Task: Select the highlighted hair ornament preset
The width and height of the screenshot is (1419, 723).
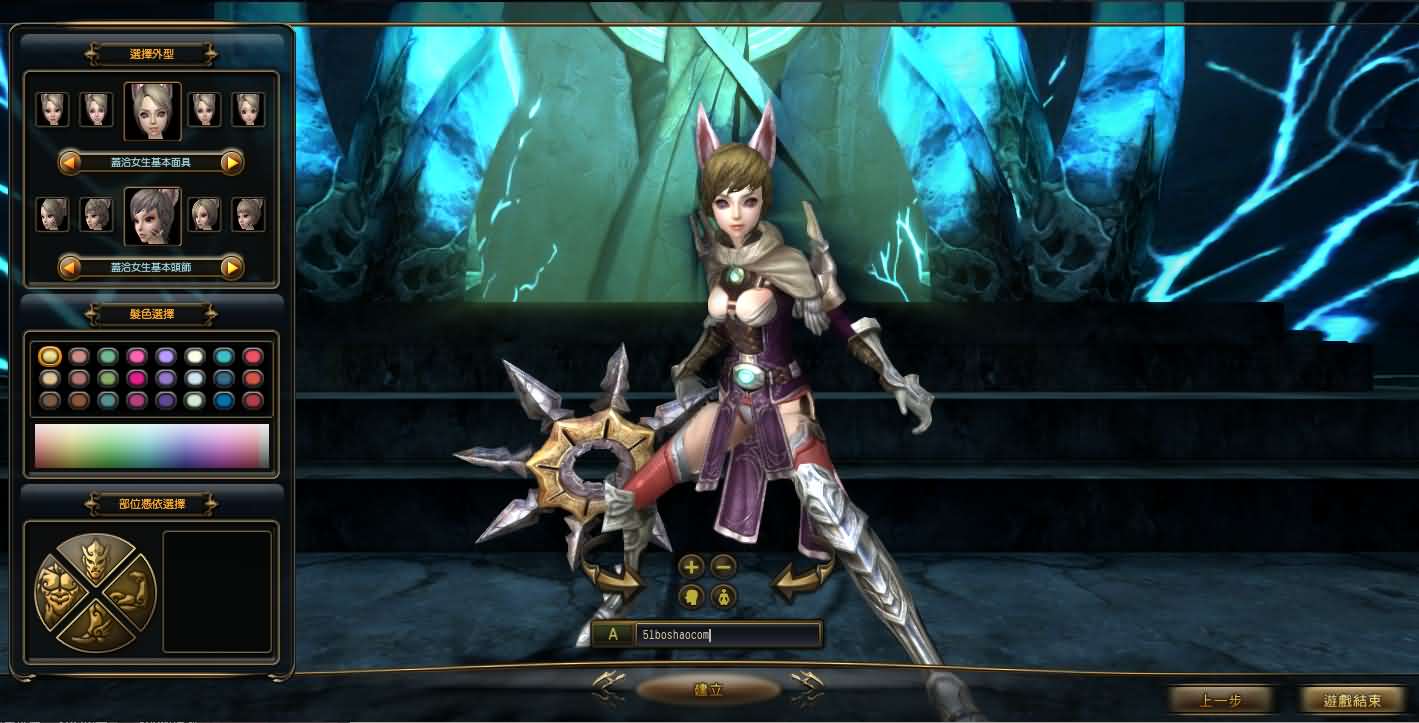Action: click(151, 215)
